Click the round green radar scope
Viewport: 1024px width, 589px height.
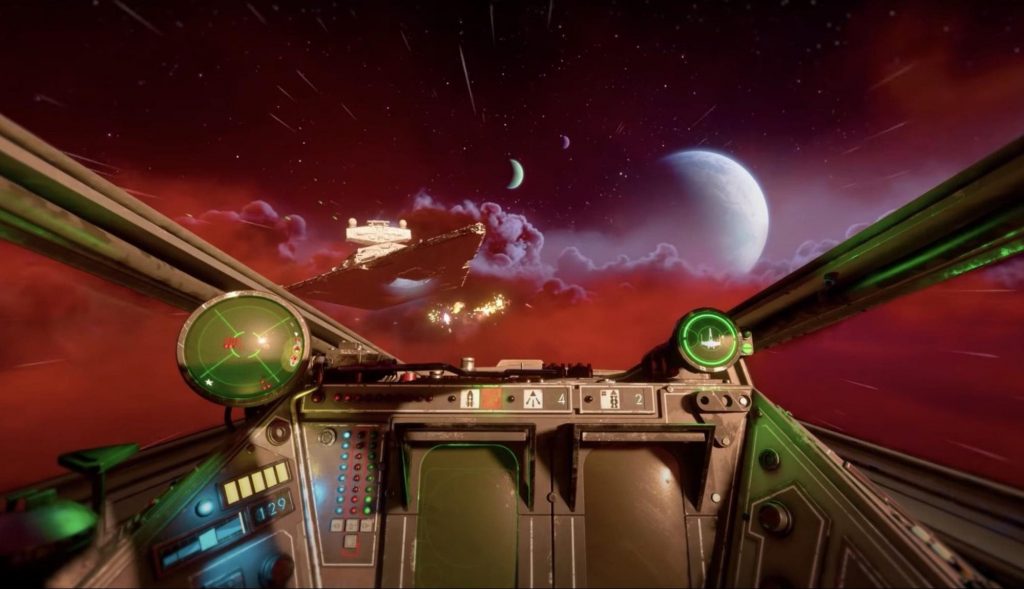[243, 347]
